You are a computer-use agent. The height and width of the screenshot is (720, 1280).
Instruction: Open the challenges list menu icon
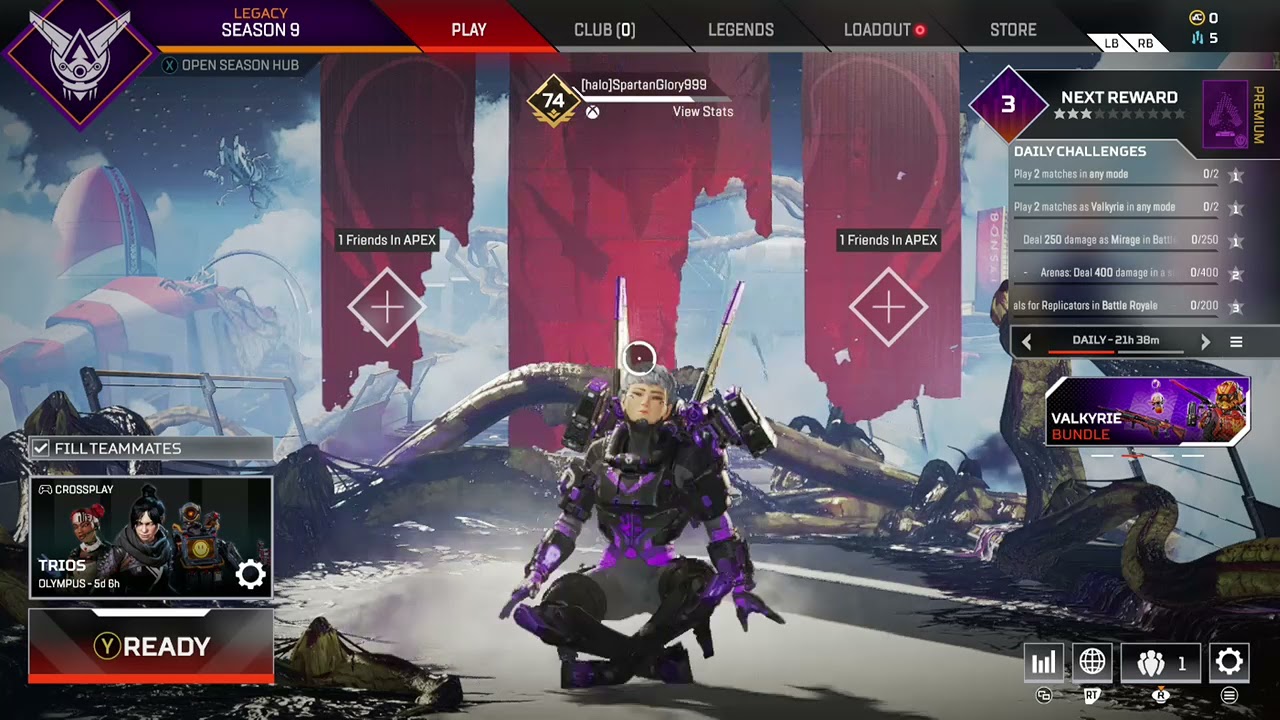tap(1236, 342)
